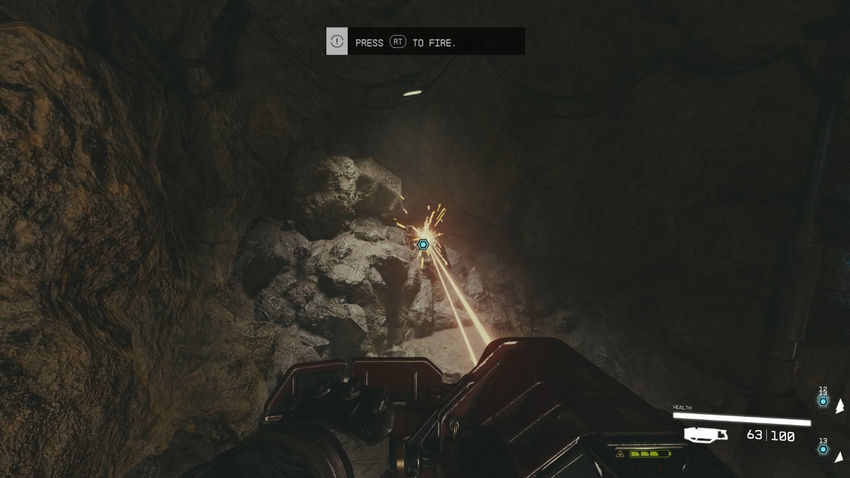
Task: Click the blue hexagon objective marker at the laser impact
Action: (x=423, y=244)
